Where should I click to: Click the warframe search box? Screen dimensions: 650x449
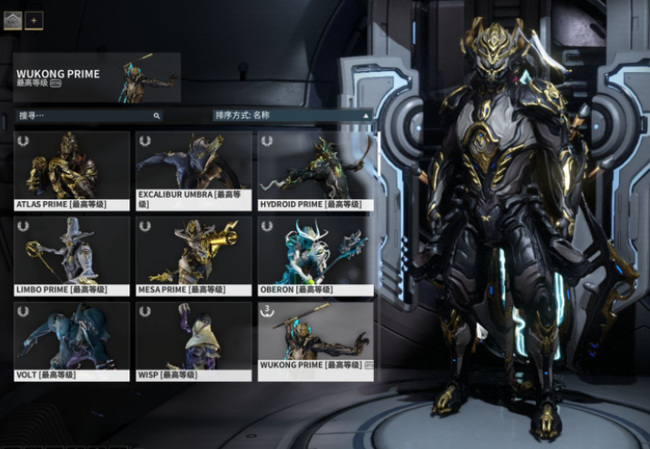point(88,116)
